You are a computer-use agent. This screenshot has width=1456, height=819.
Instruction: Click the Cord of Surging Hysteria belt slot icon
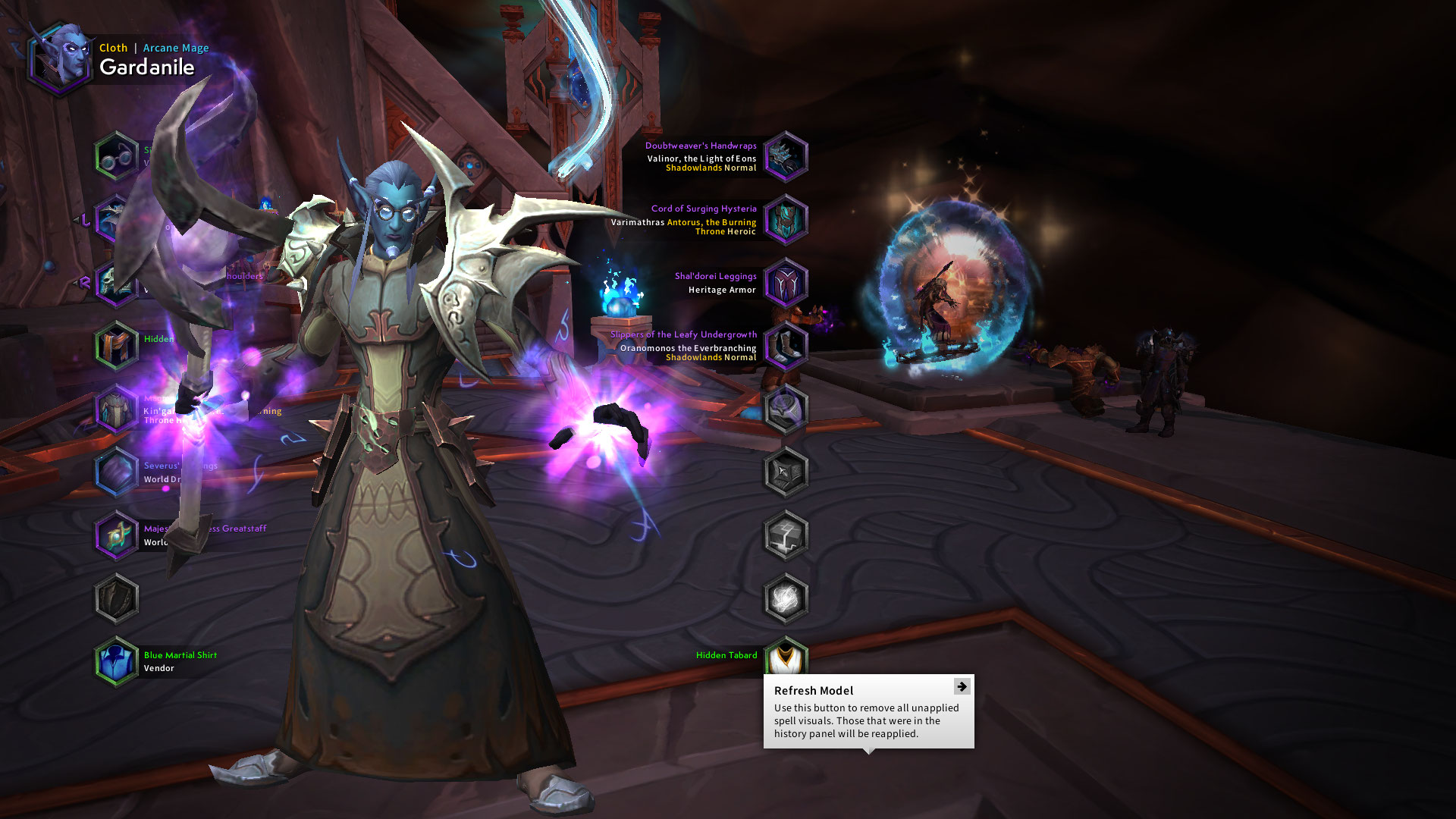(786, 221)
